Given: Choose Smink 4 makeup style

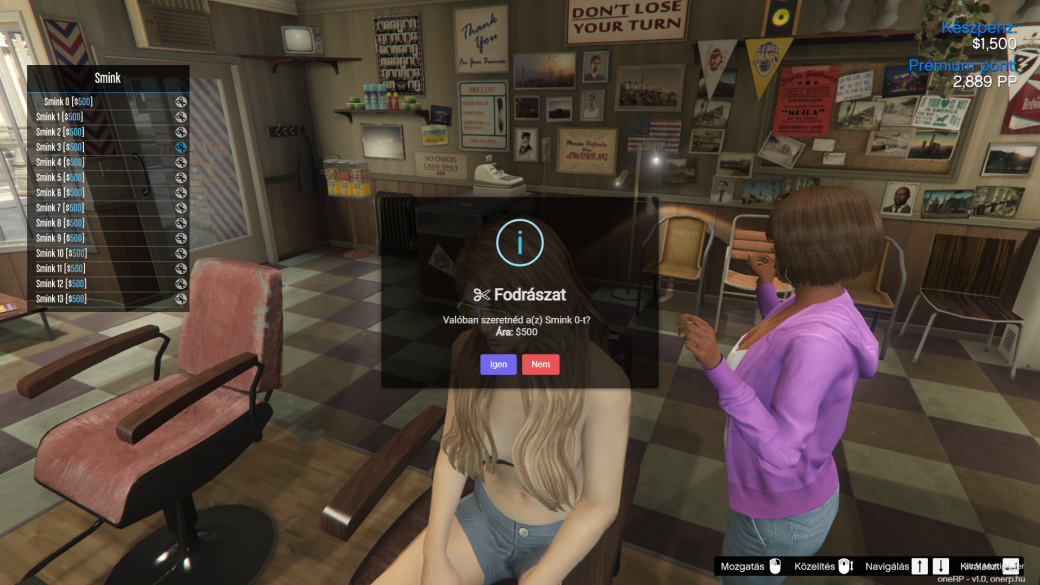Looking at the screenshot, I should click(108, 162).
